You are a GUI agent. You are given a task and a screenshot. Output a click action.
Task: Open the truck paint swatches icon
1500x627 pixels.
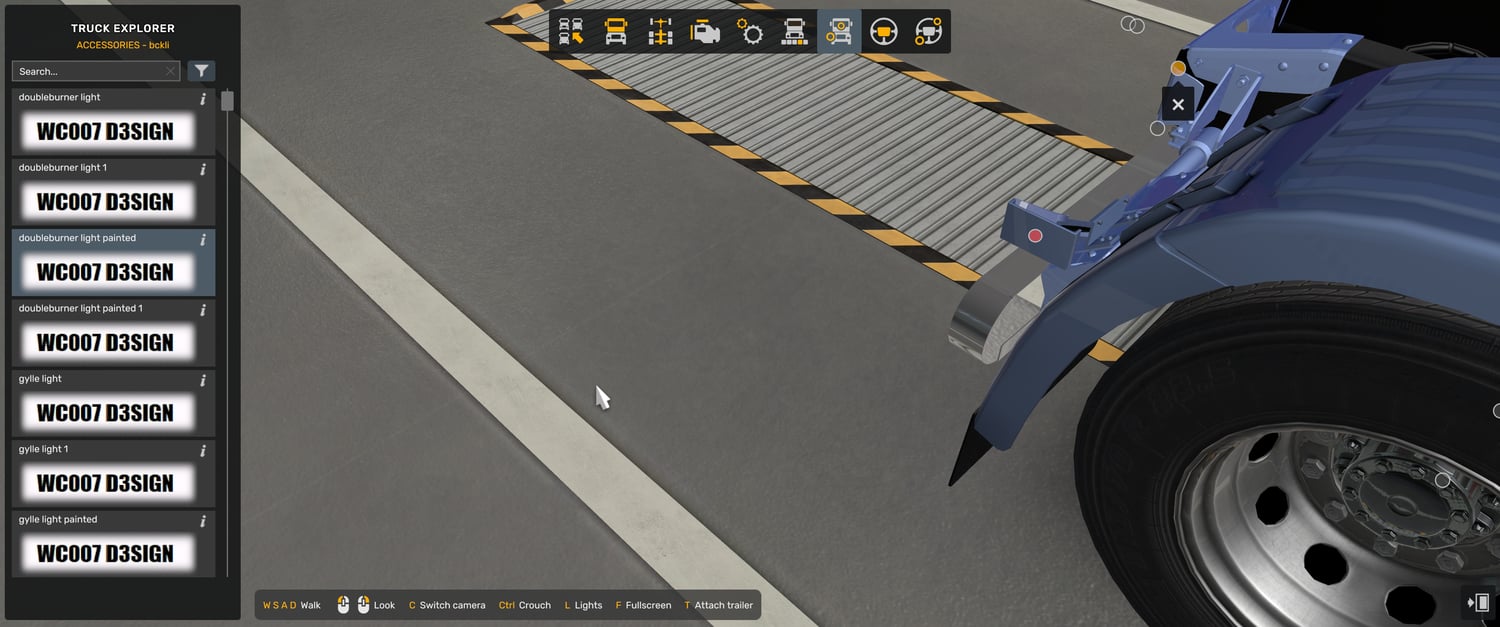point(794,32)
